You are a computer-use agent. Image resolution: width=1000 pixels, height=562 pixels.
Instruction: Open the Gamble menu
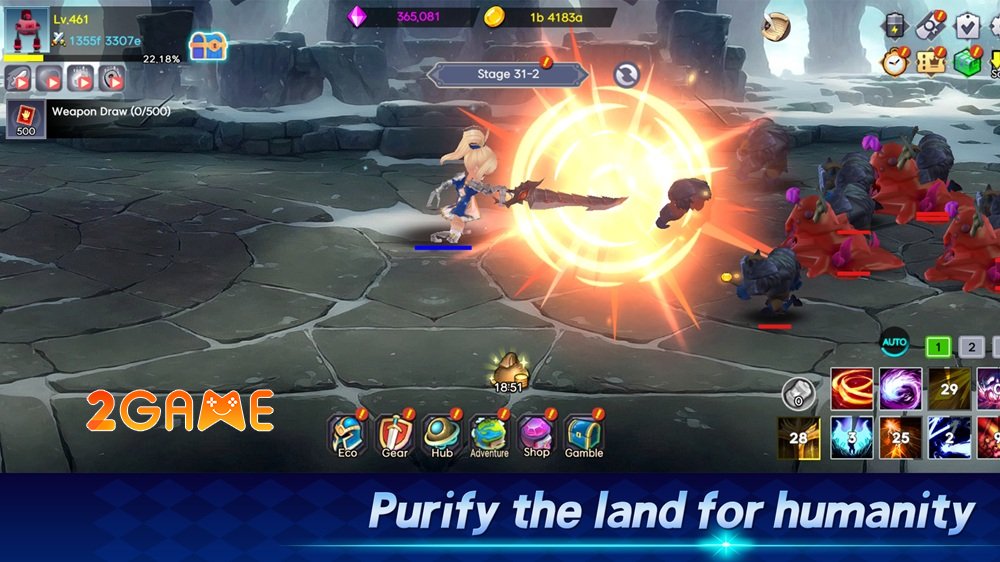(584, 435)
